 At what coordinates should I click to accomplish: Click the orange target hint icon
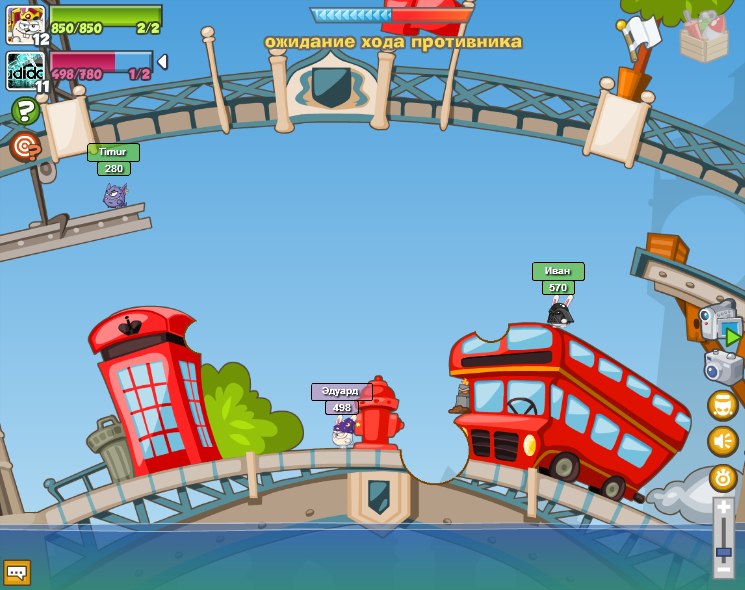point(25,146)
